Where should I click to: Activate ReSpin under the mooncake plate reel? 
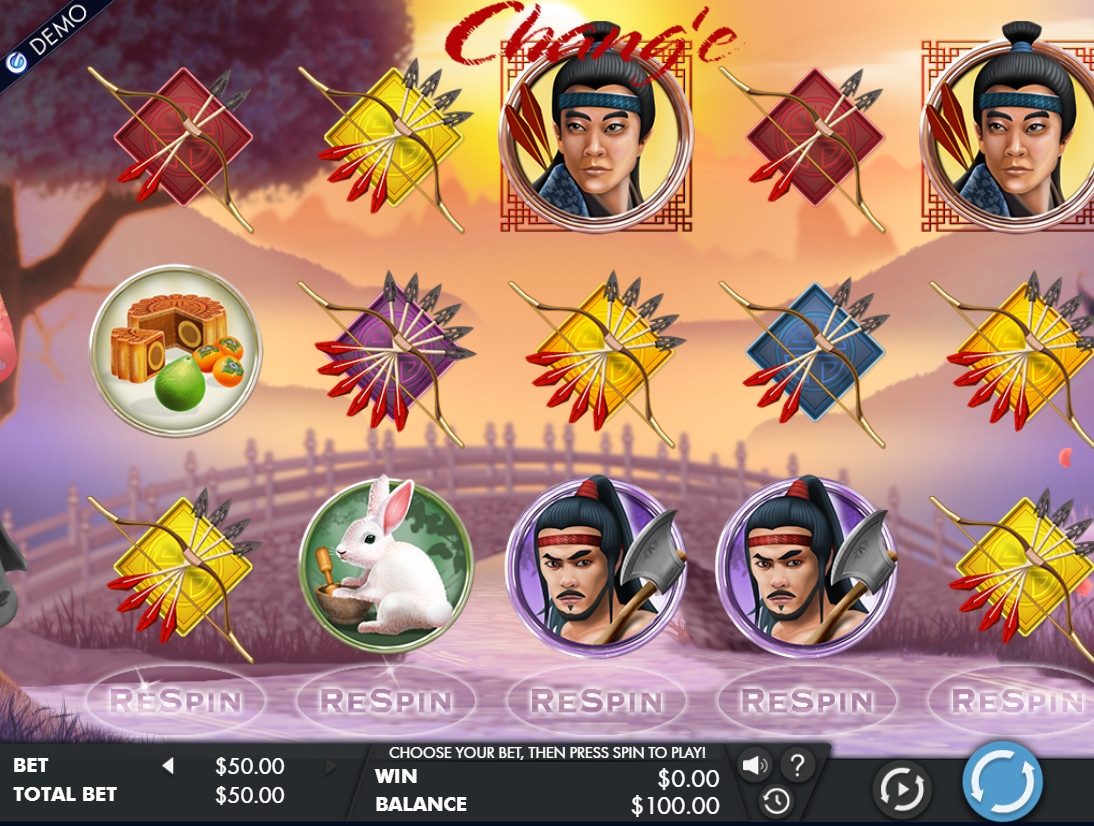click(x=176, y=701)
